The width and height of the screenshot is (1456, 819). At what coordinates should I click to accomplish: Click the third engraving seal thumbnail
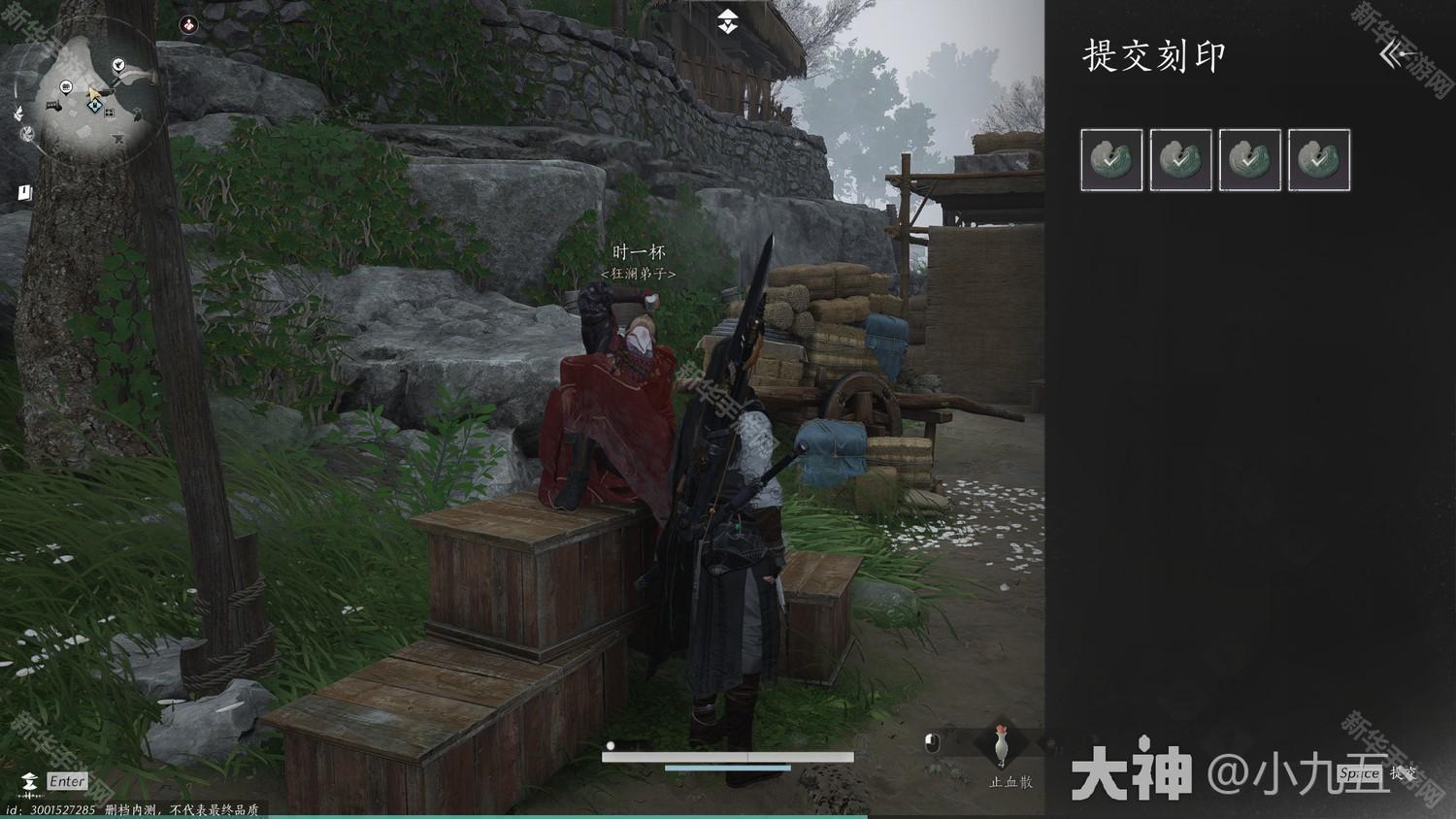click(1250, 160)
